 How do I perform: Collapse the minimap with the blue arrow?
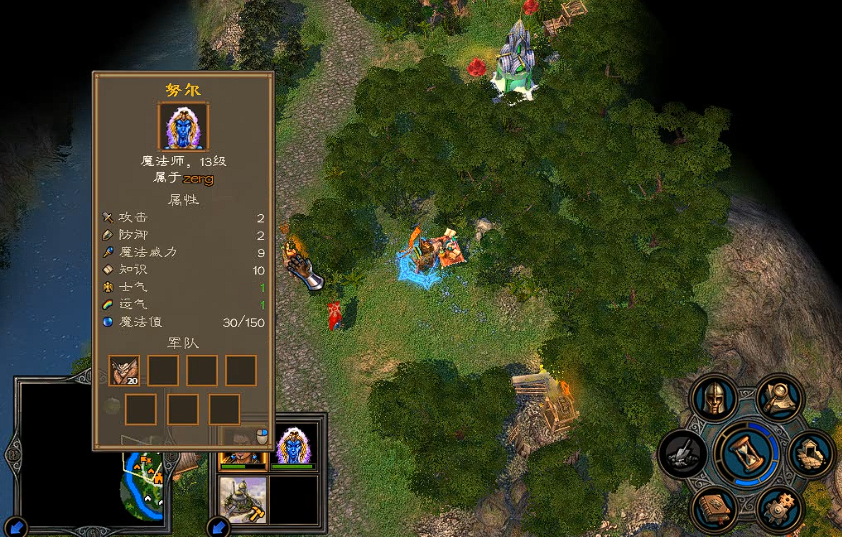[x=17, y=526]
